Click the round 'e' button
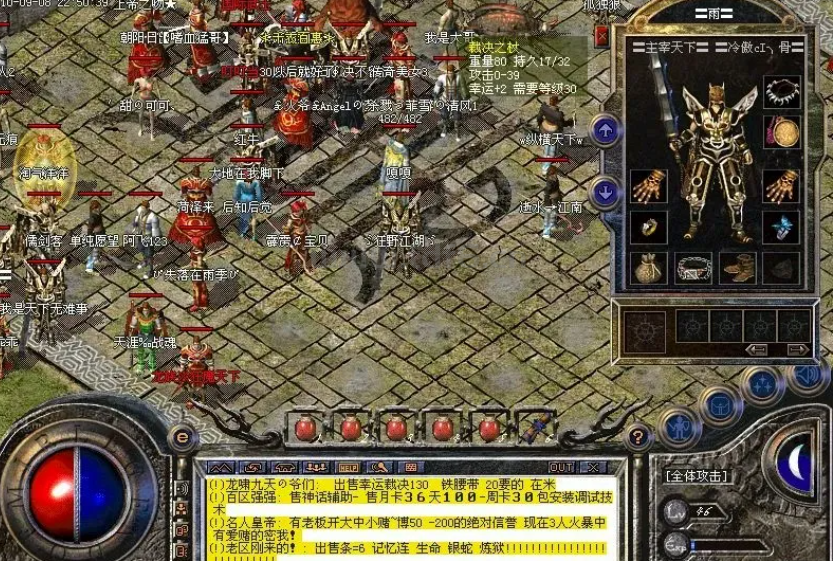Screen dimensions: 833x561 click(x=182, y=436)
